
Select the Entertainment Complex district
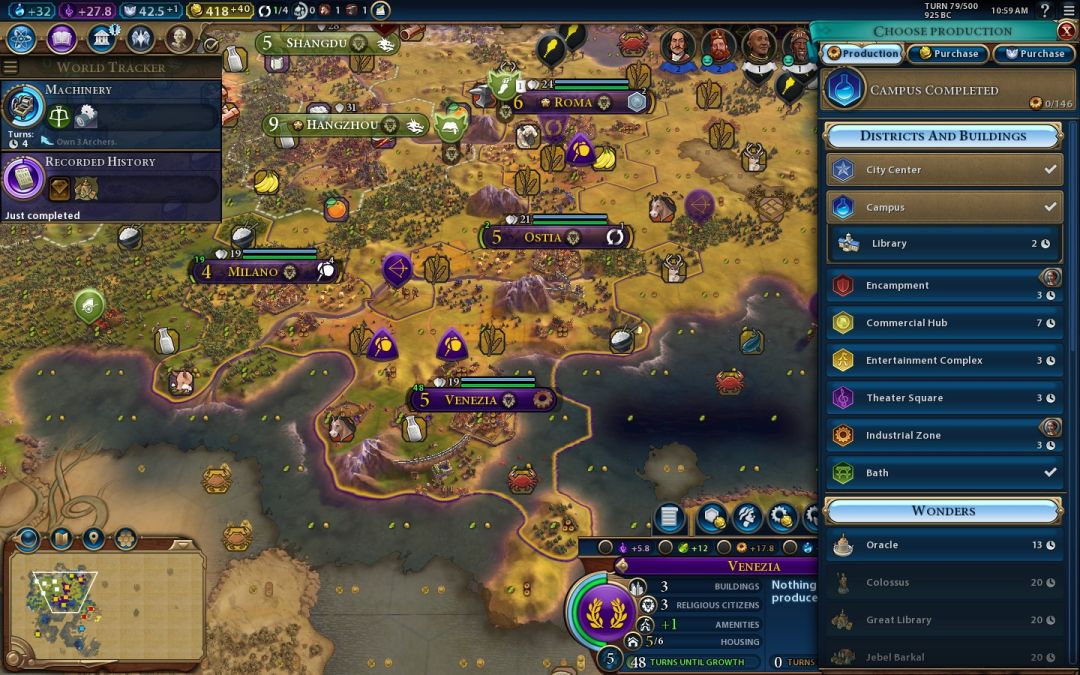[944, 361]
